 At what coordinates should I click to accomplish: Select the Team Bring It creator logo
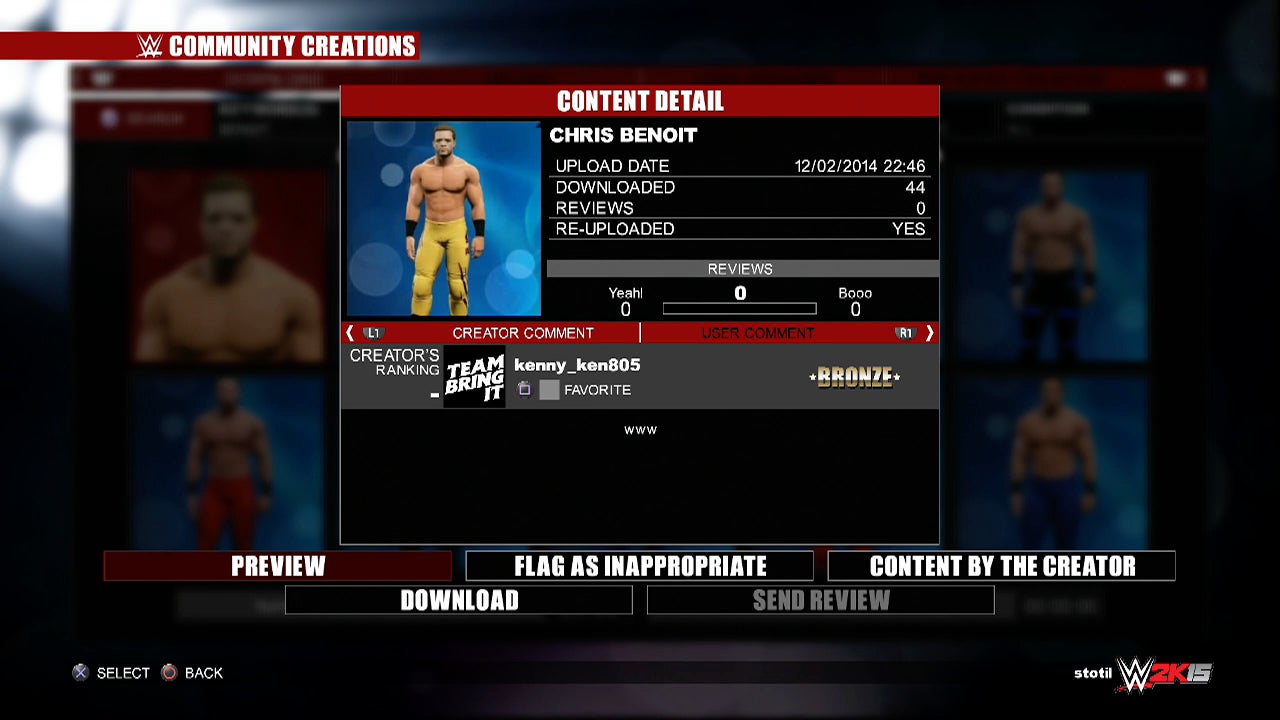[x=474, y=377]
